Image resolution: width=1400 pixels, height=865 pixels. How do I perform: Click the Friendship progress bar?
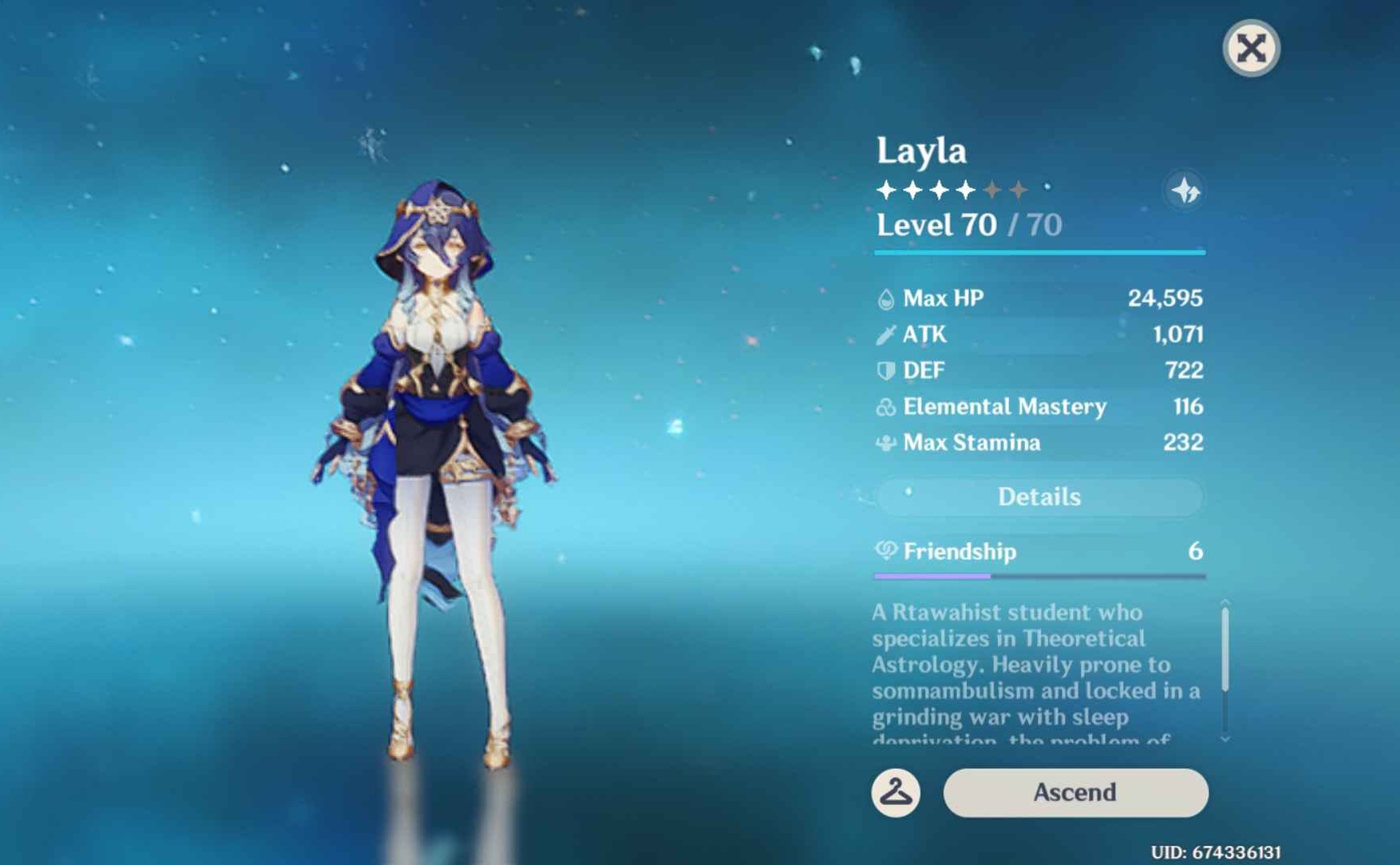click(x=1039, y=575)
